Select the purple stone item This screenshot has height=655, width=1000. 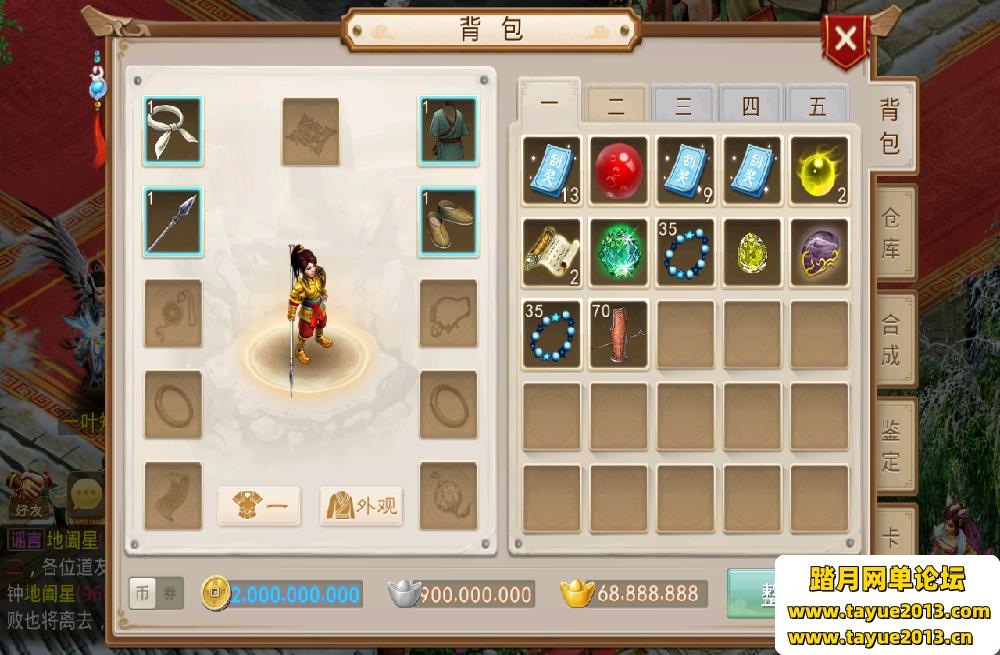(x=819, y=251)
